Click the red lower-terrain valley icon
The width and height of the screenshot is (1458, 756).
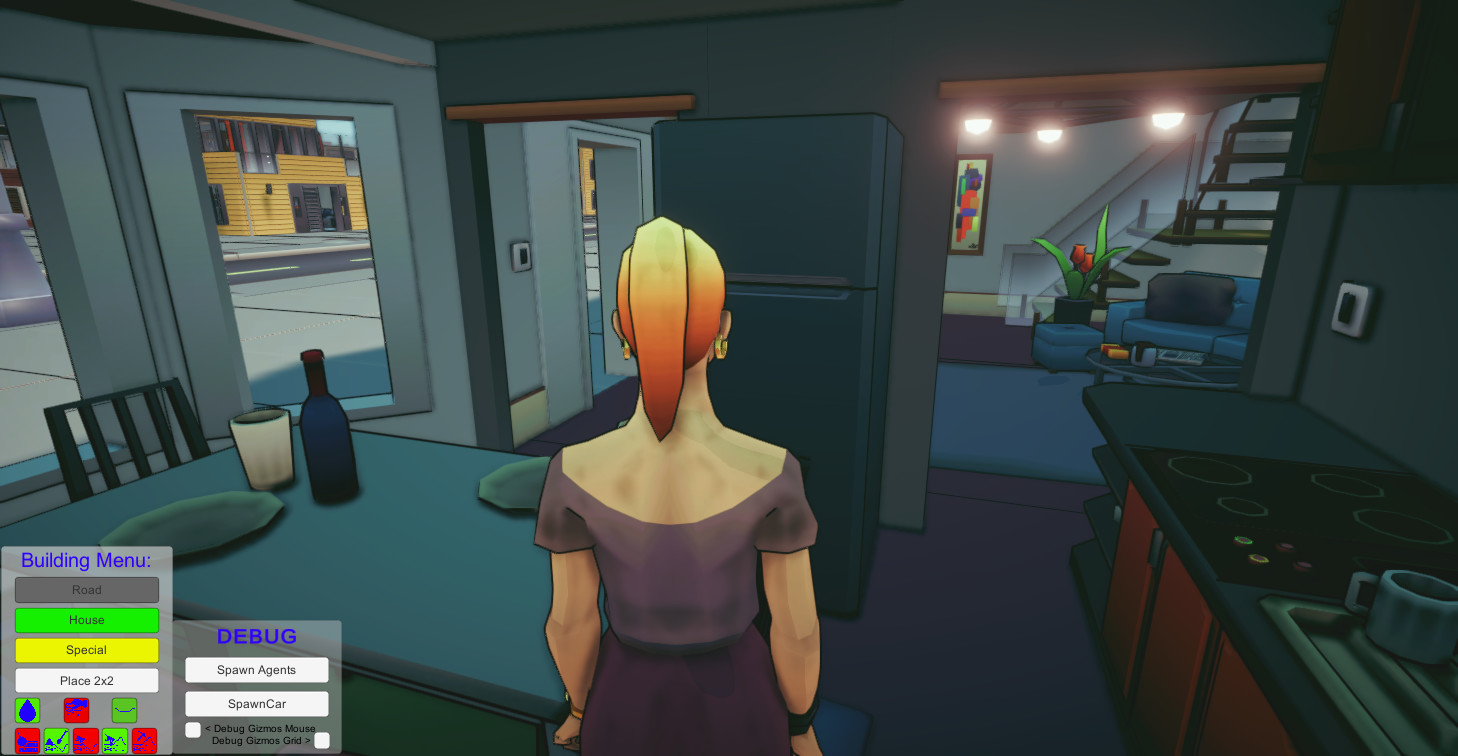tap(85, 741)
